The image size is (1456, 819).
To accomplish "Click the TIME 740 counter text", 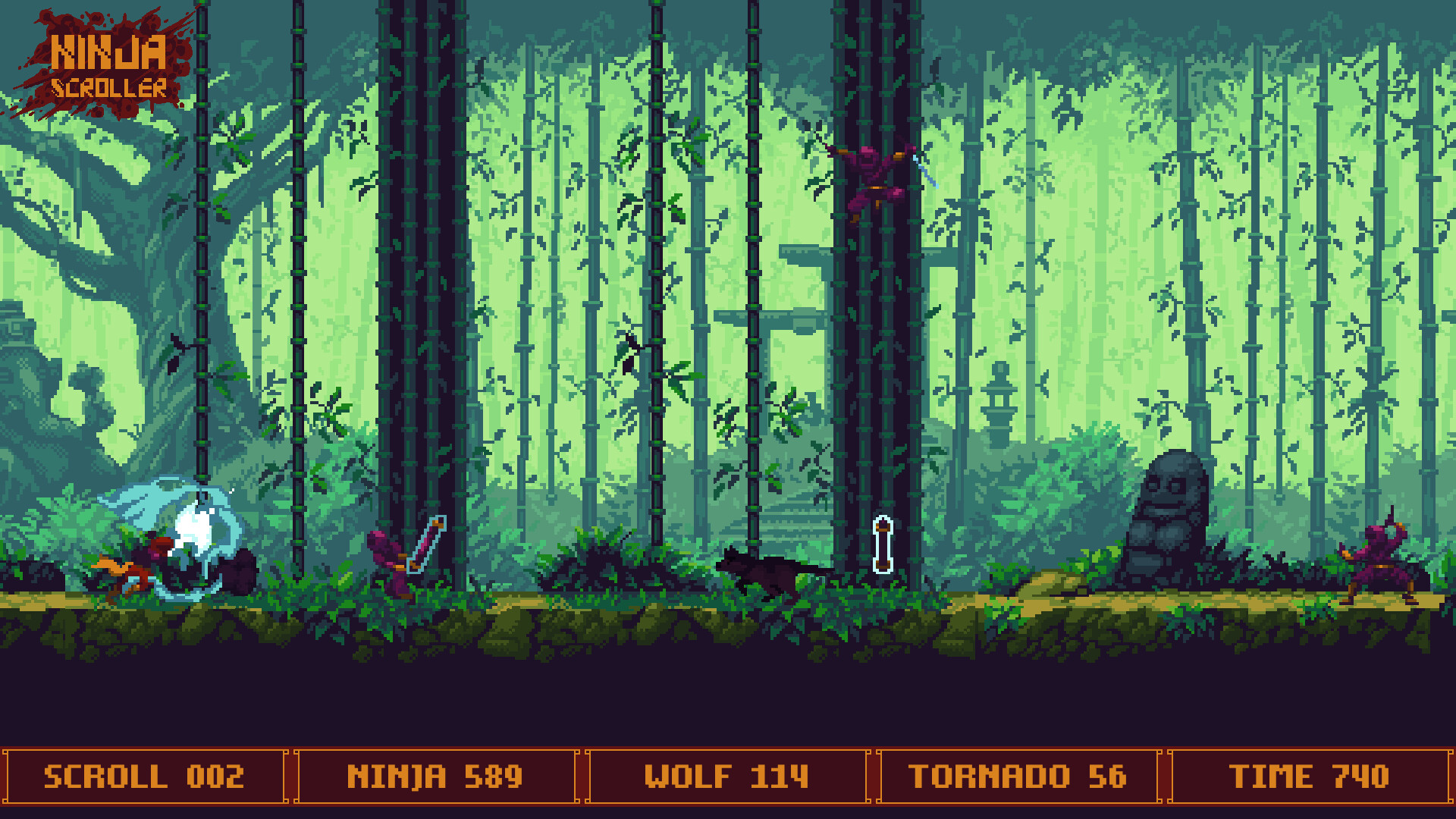I will [1312, 775].
